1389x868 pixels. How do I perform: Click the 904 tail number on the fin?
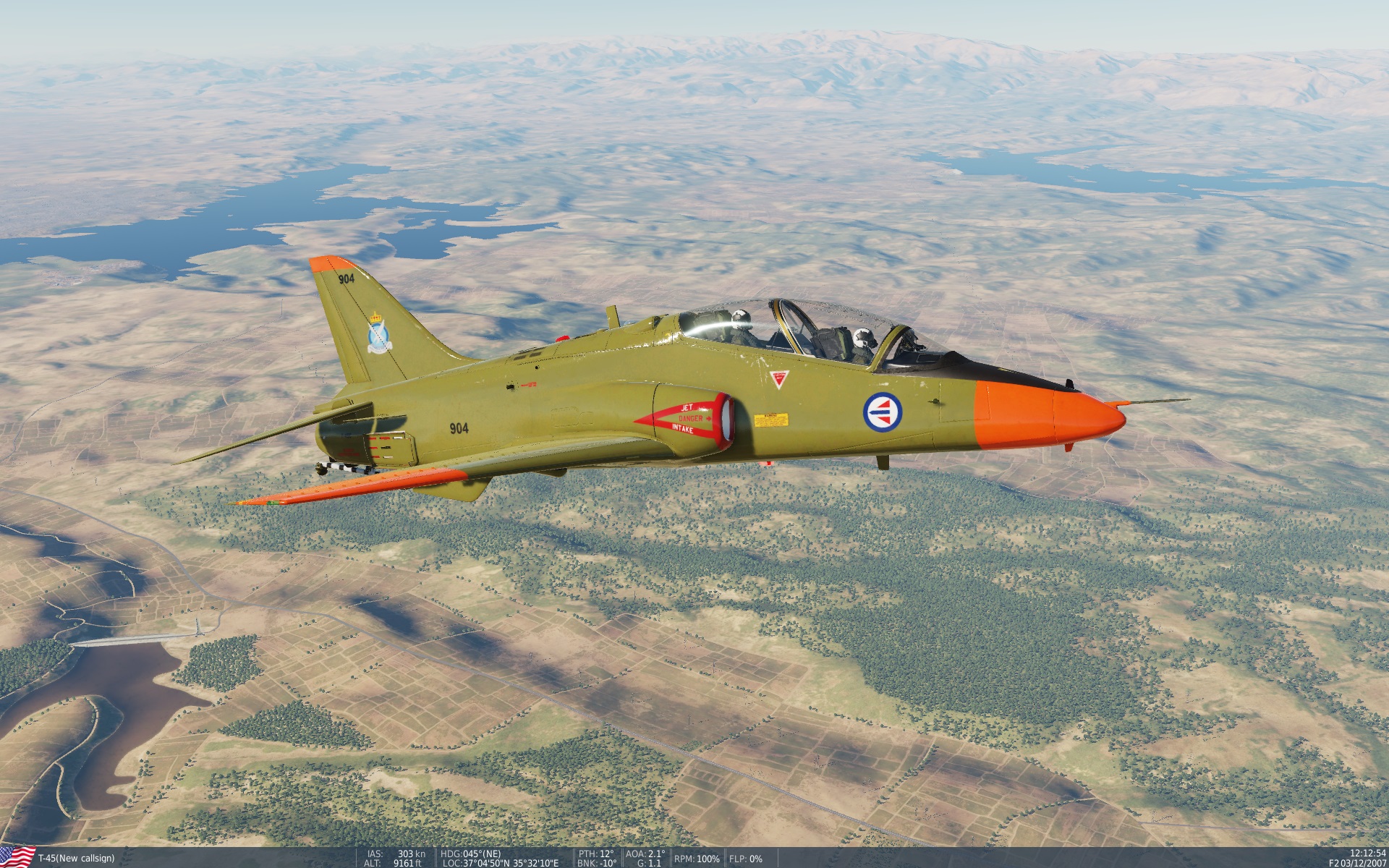click(x=346, y=278)
